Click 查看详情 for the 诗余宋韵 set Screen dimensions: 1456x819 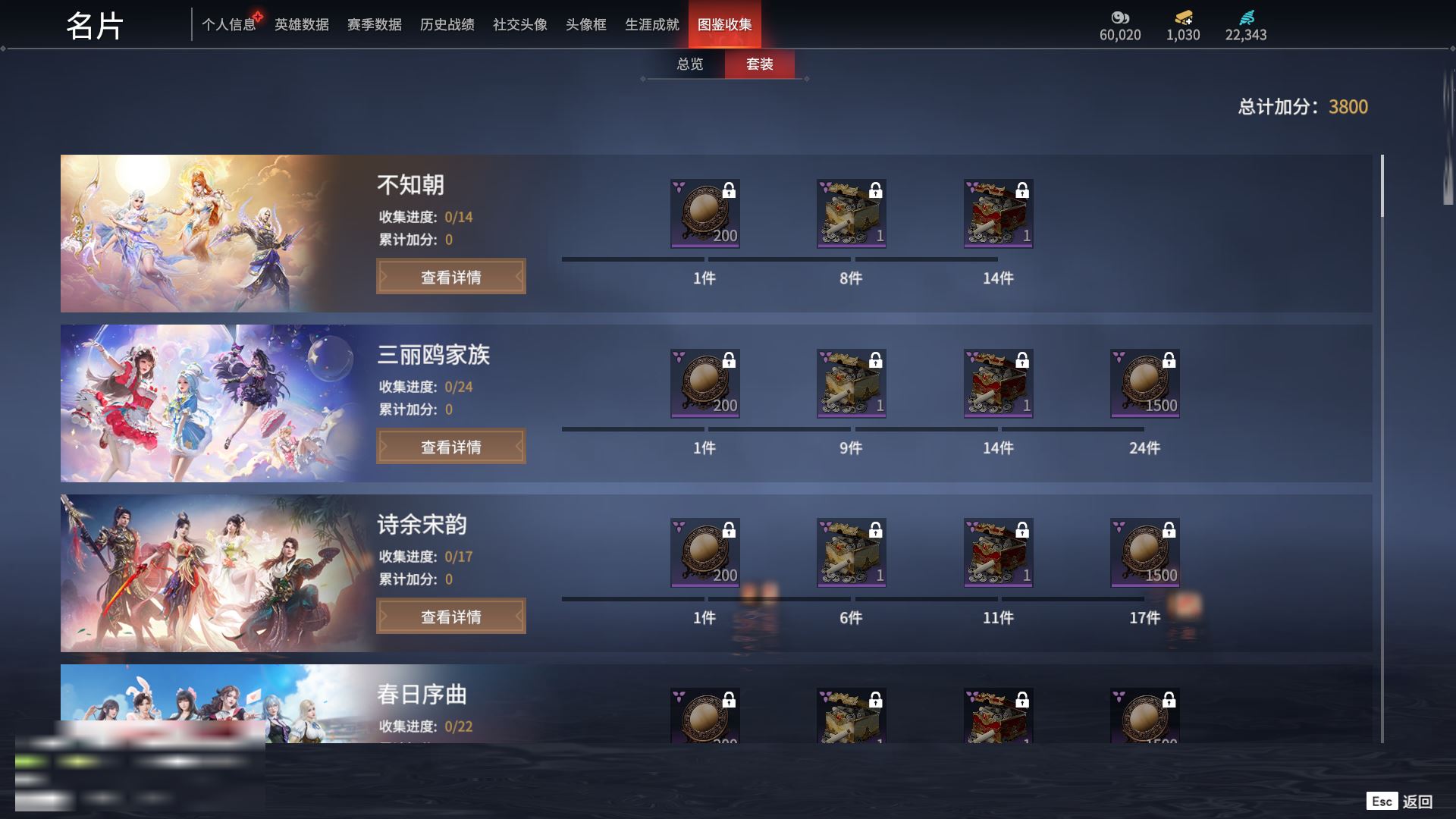click(450, 617)
